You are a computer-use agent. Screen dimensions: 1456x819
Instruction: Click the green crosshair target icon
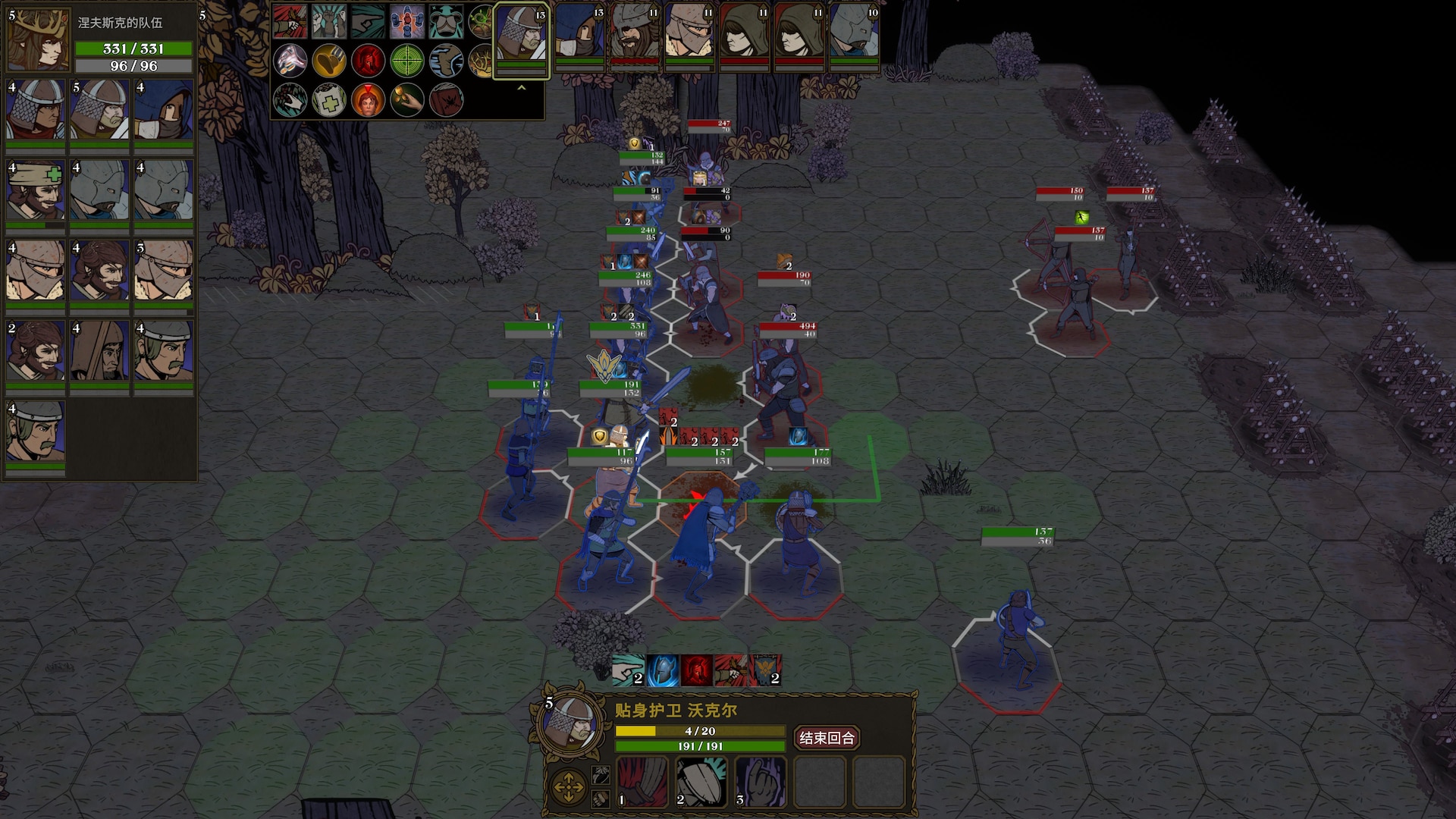click(406, 61)
